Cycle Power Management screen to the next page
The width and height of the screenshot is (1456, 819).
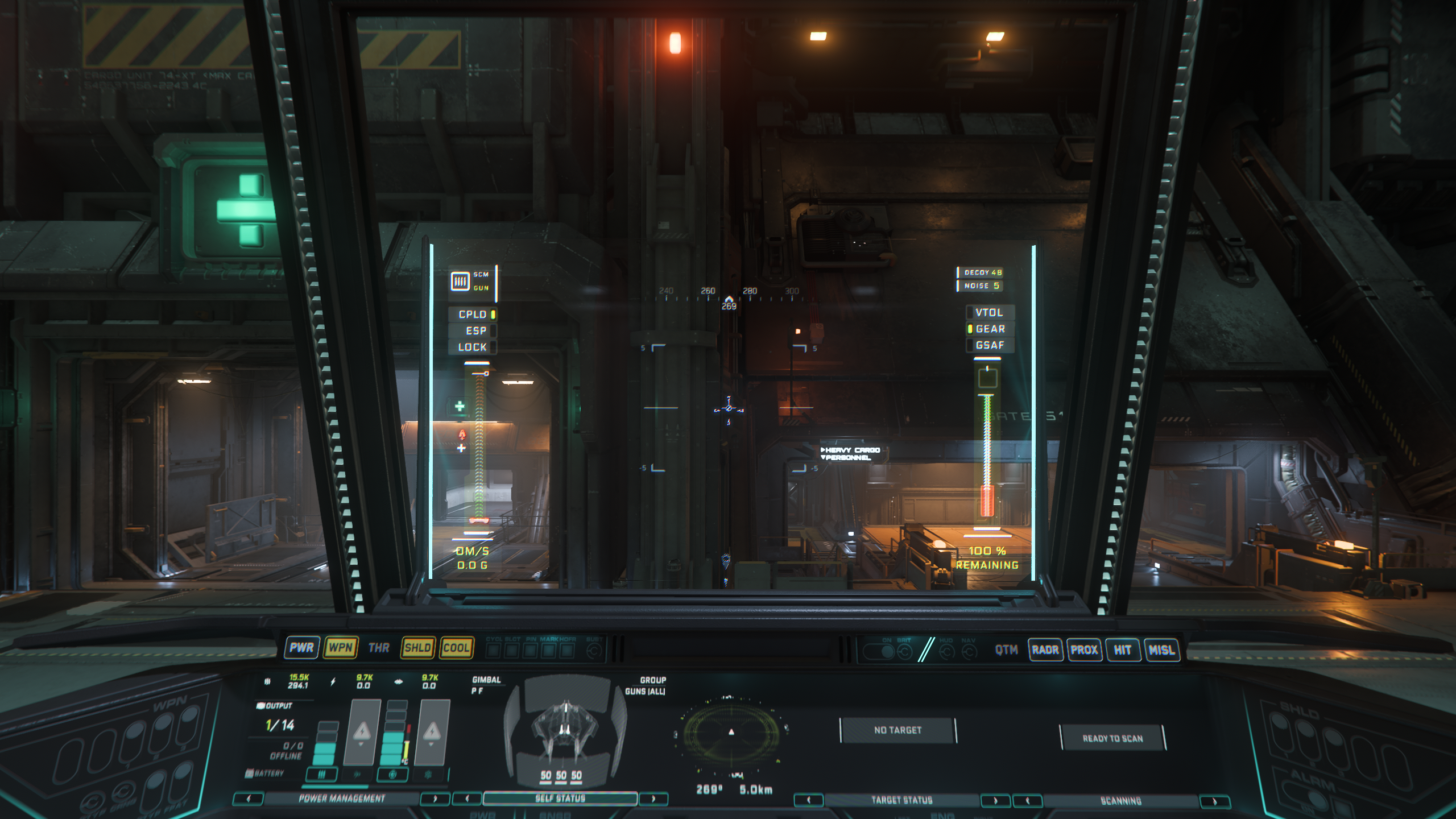coord(435,799)
